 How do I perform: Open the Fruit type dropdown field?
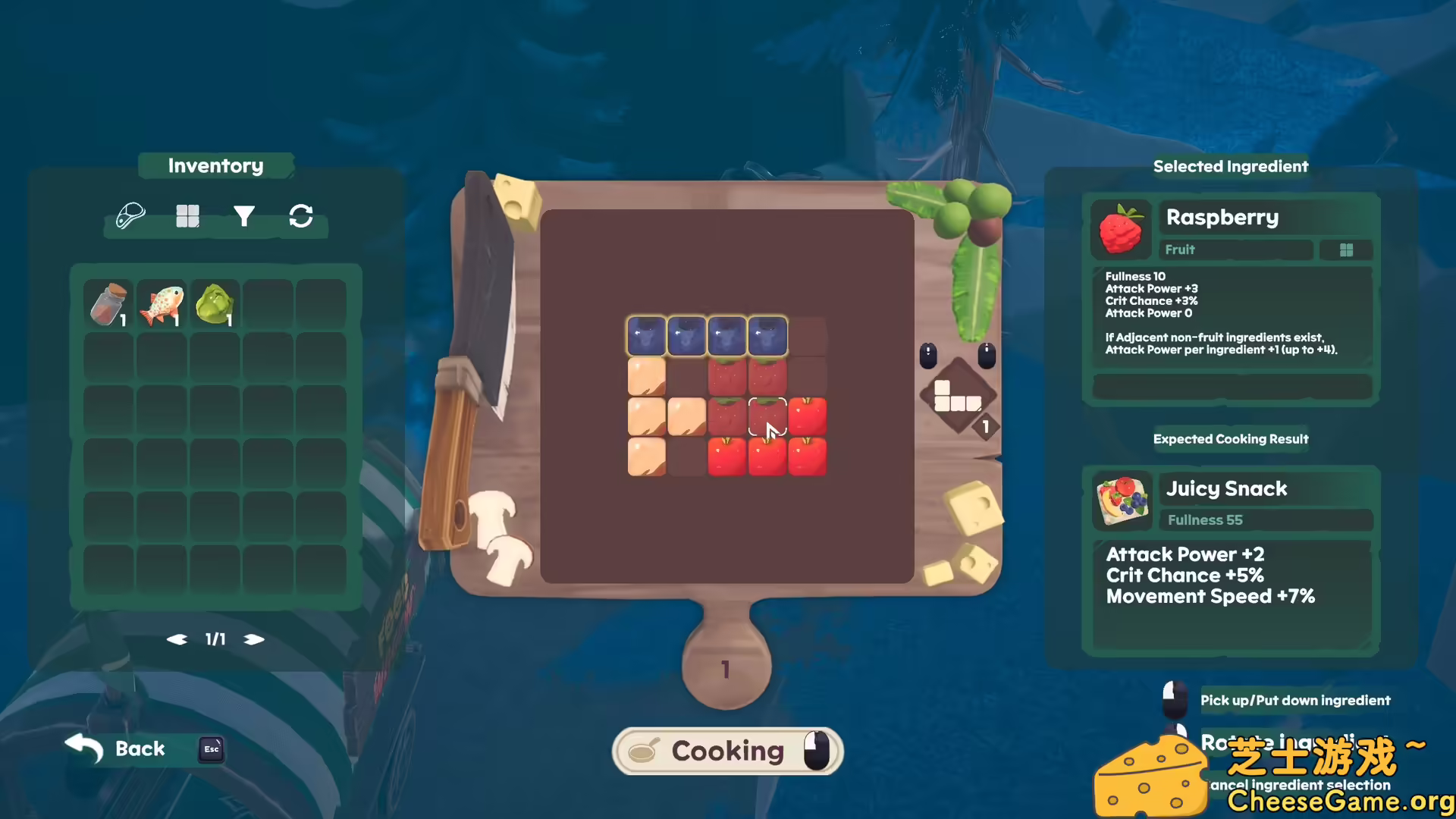tap(1236, 249)
